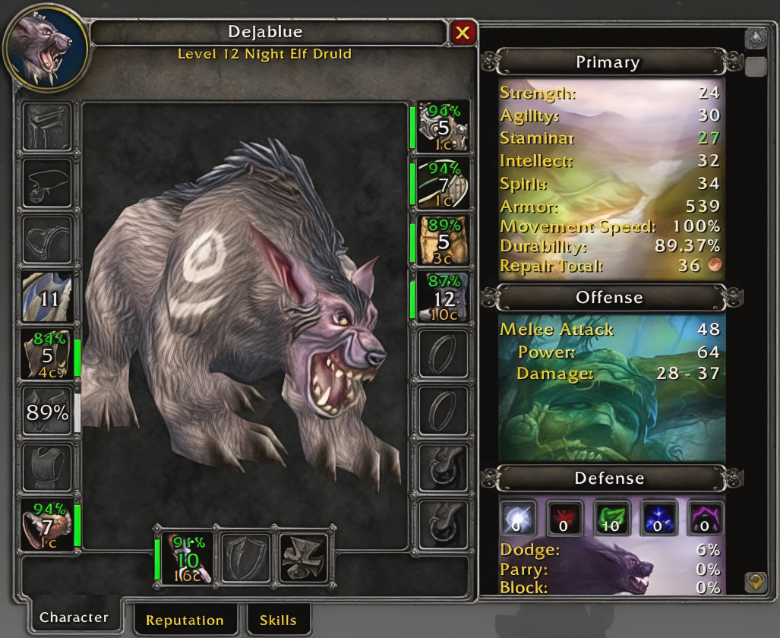Click the leg armor slot at 89% durability
This screenshot has width=780, height=638.
[x=443, y=240]
